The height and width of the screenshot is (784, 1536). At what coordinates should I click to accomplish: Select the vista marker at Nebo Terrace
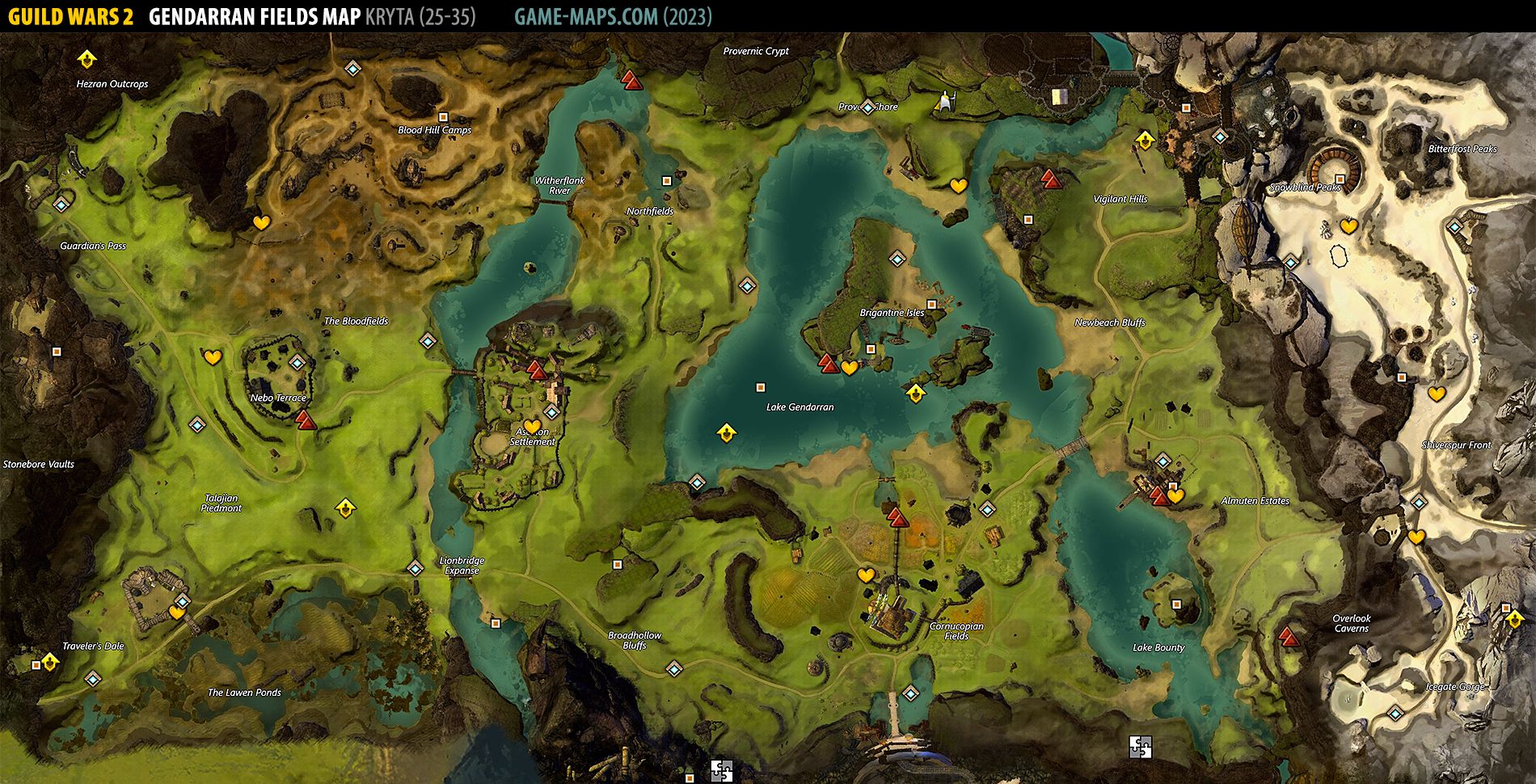click(304, 419)
